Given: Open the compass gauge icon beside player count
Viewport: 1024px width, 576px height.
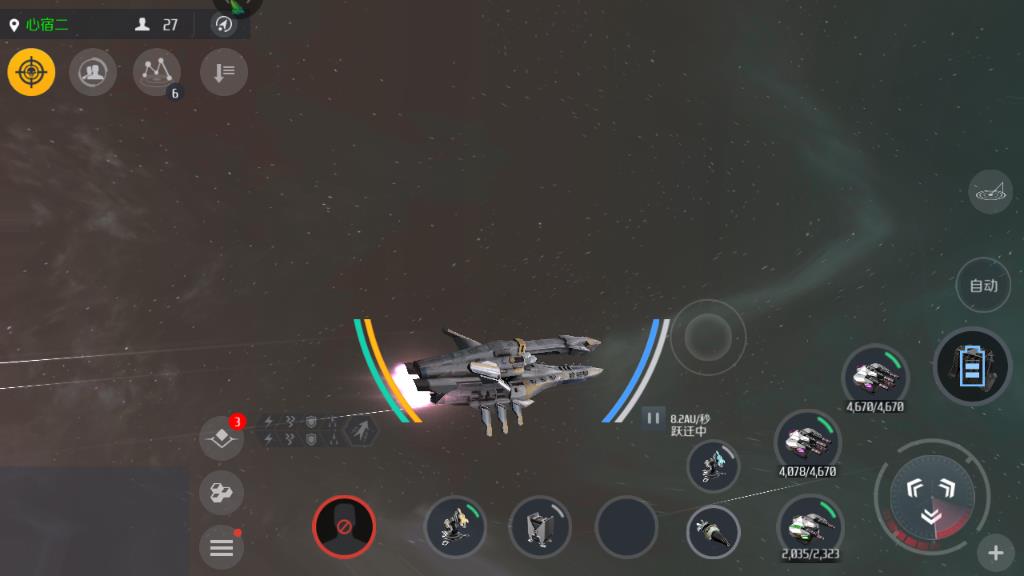Looking at the screenshot, I should [x=224, y=25].
